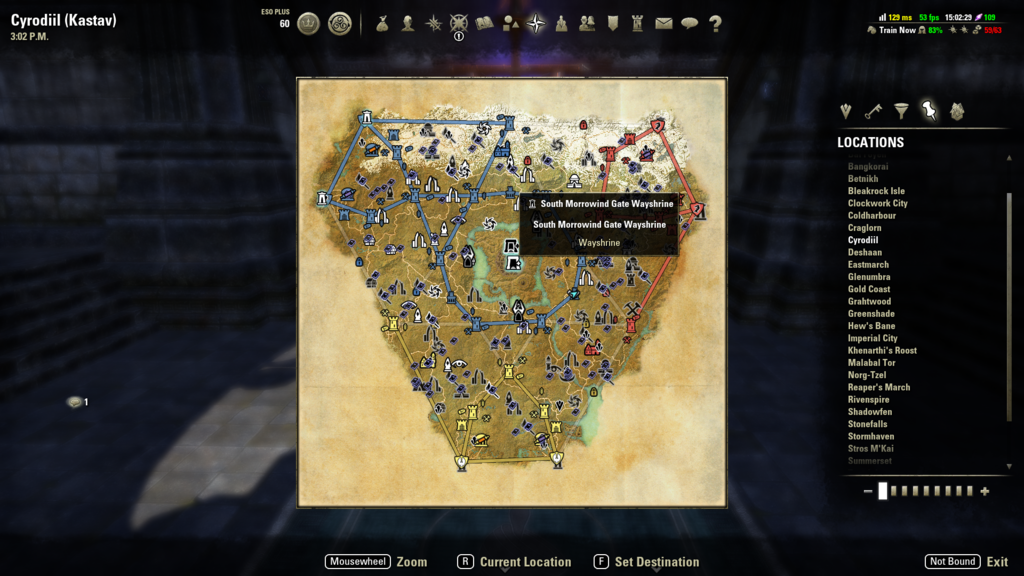Choose Gold Coast from Locations
Screen dimensions: 1024x576
868,289
